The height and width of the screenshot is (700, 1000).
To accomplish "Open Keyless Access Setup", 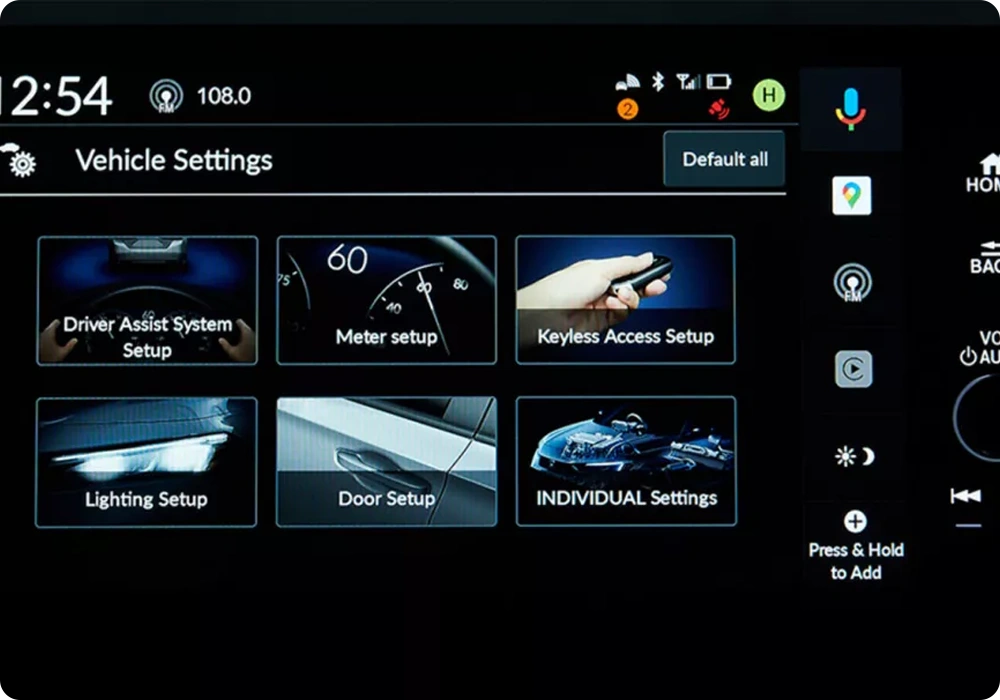I will tap(625, 300).
